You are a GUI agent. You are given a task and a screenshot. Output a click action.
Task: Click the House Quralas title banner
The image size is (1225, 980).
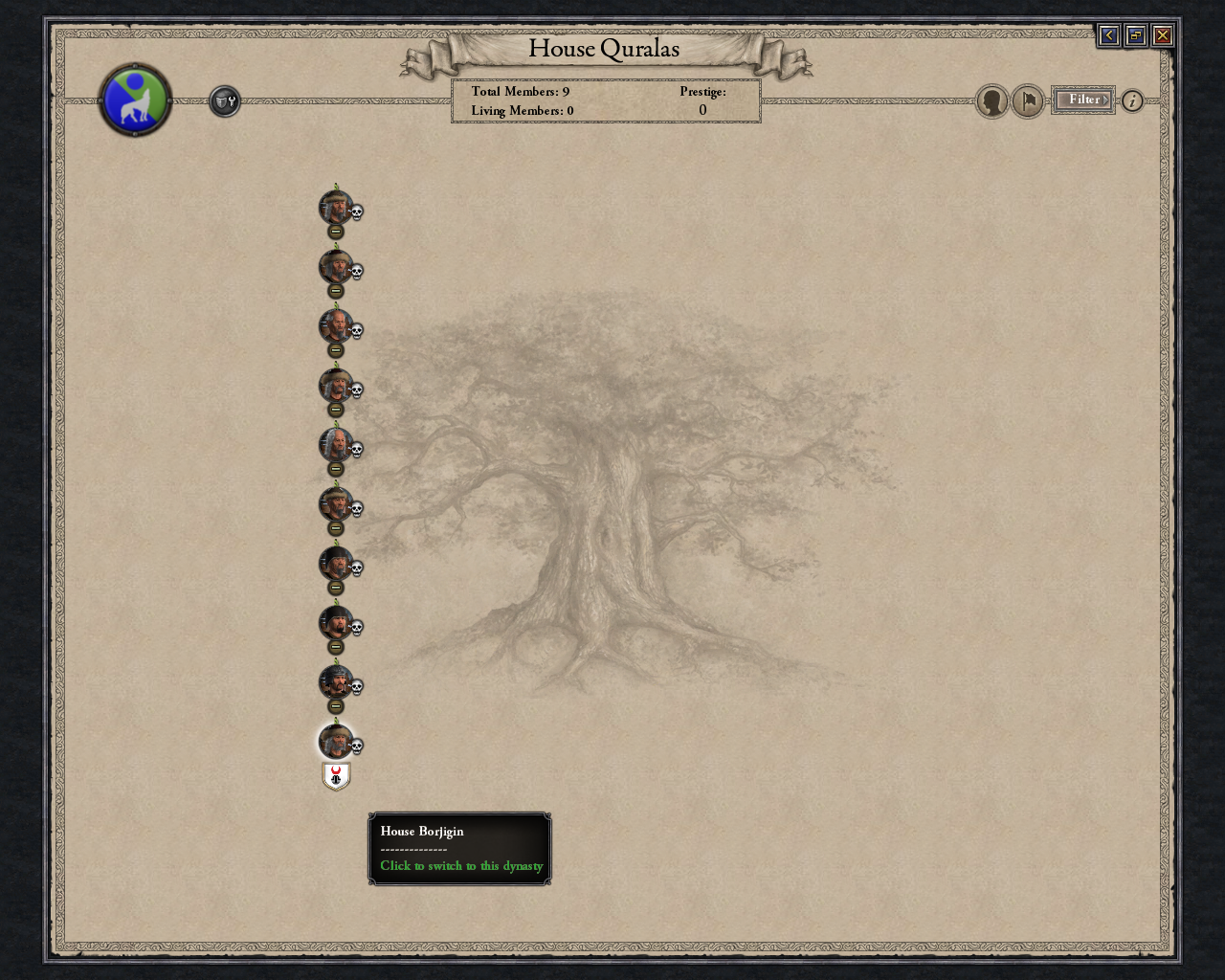point(604,48)
